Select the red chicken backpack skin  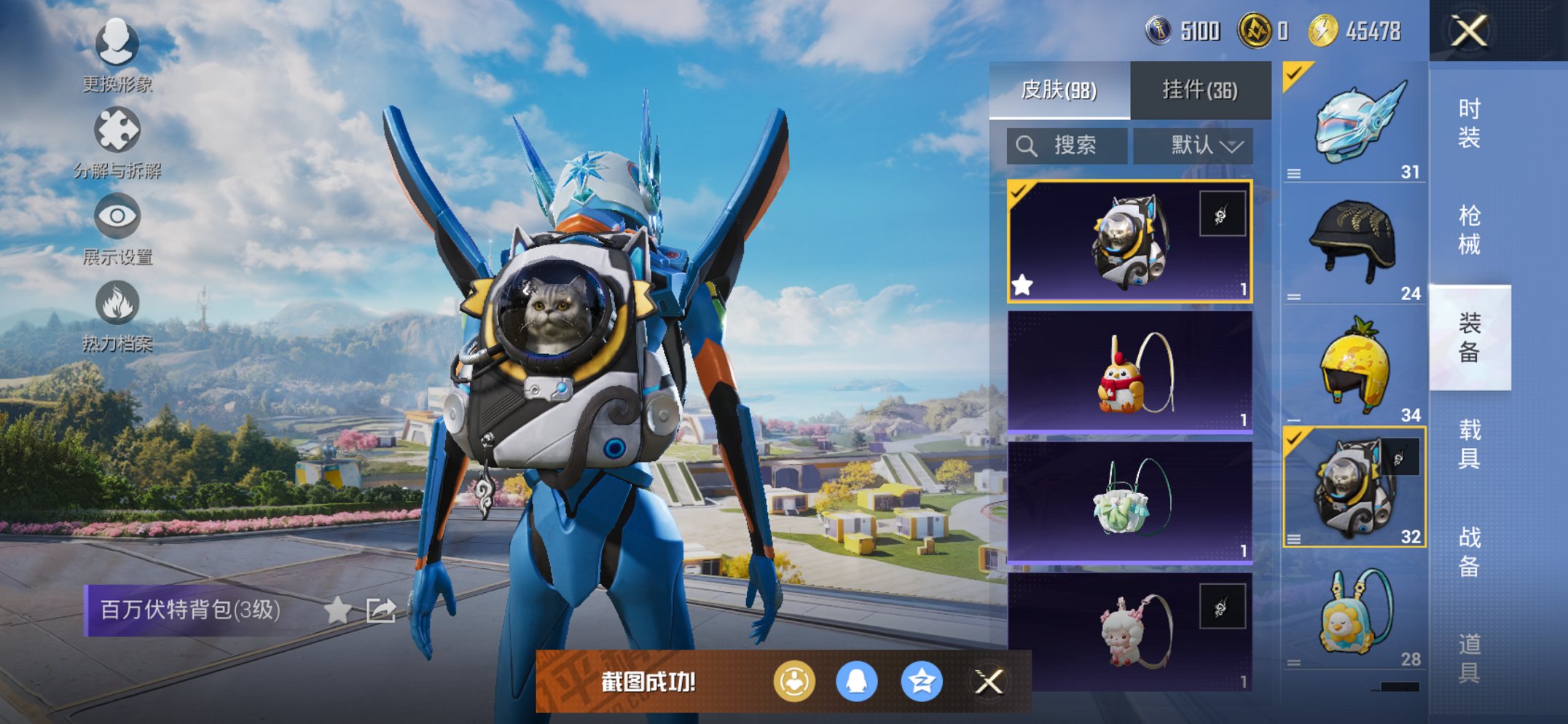[x=1130, y=372]
